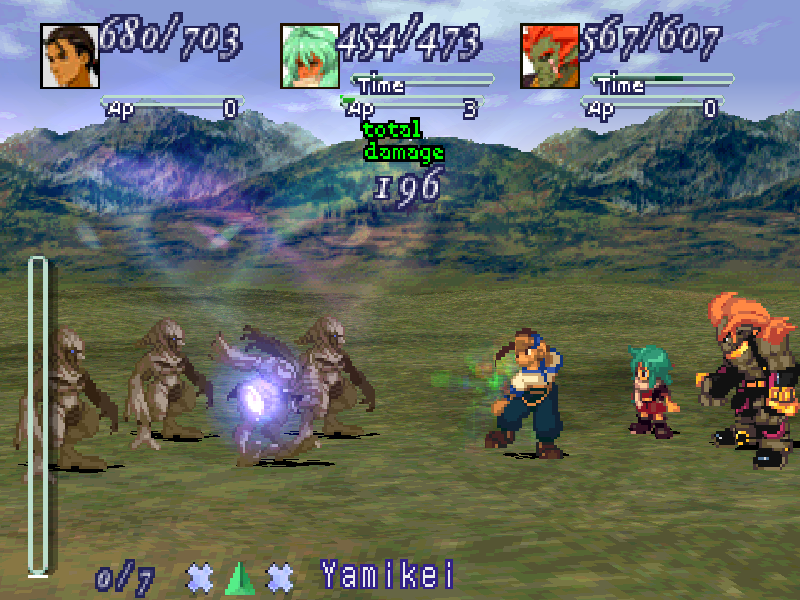Screen dimensions: 800x600
Task: Select the green-haired girl's portrait
Action: [309, 55]
